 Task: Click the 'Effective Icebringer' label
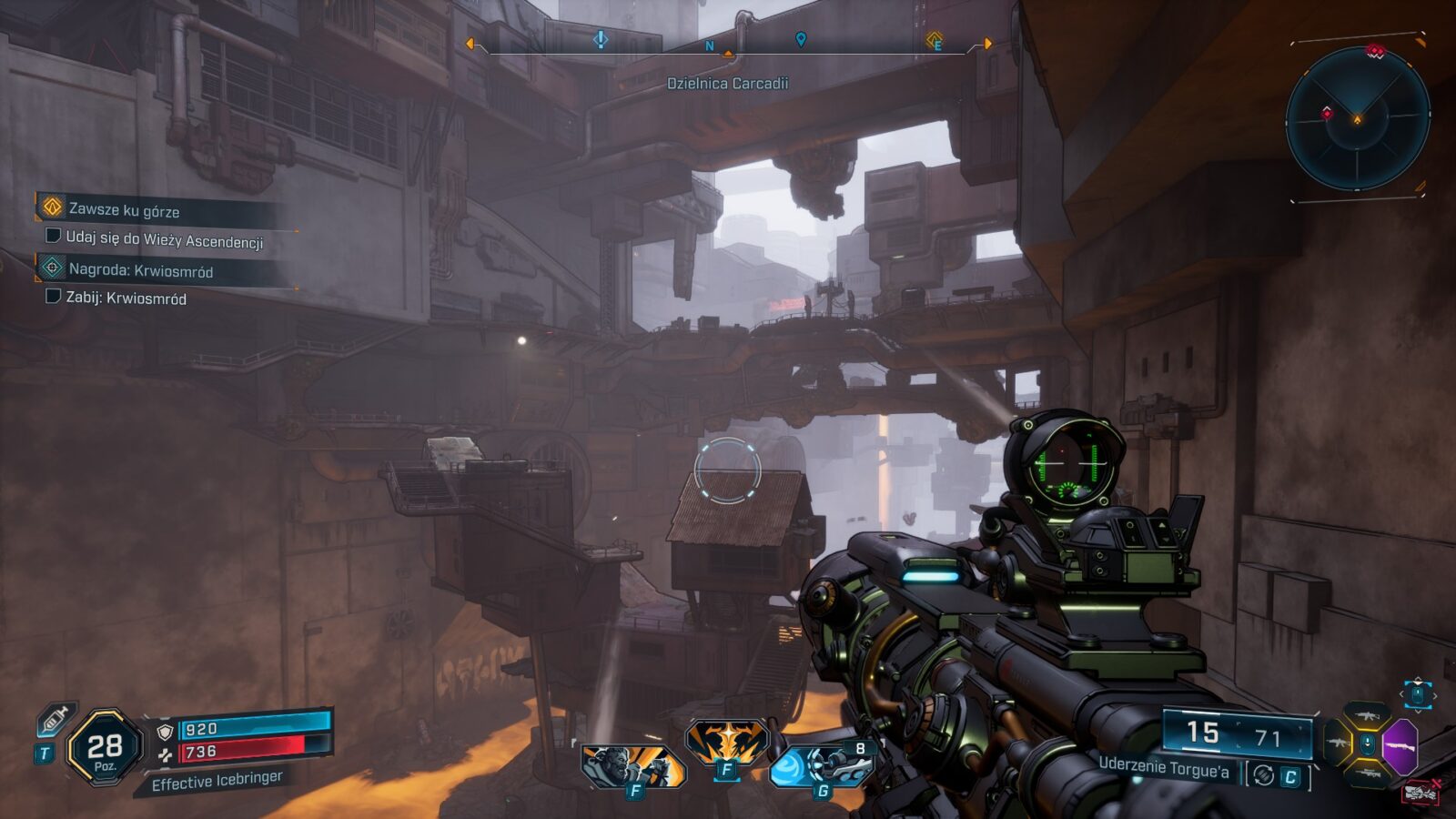click(217, 781)
